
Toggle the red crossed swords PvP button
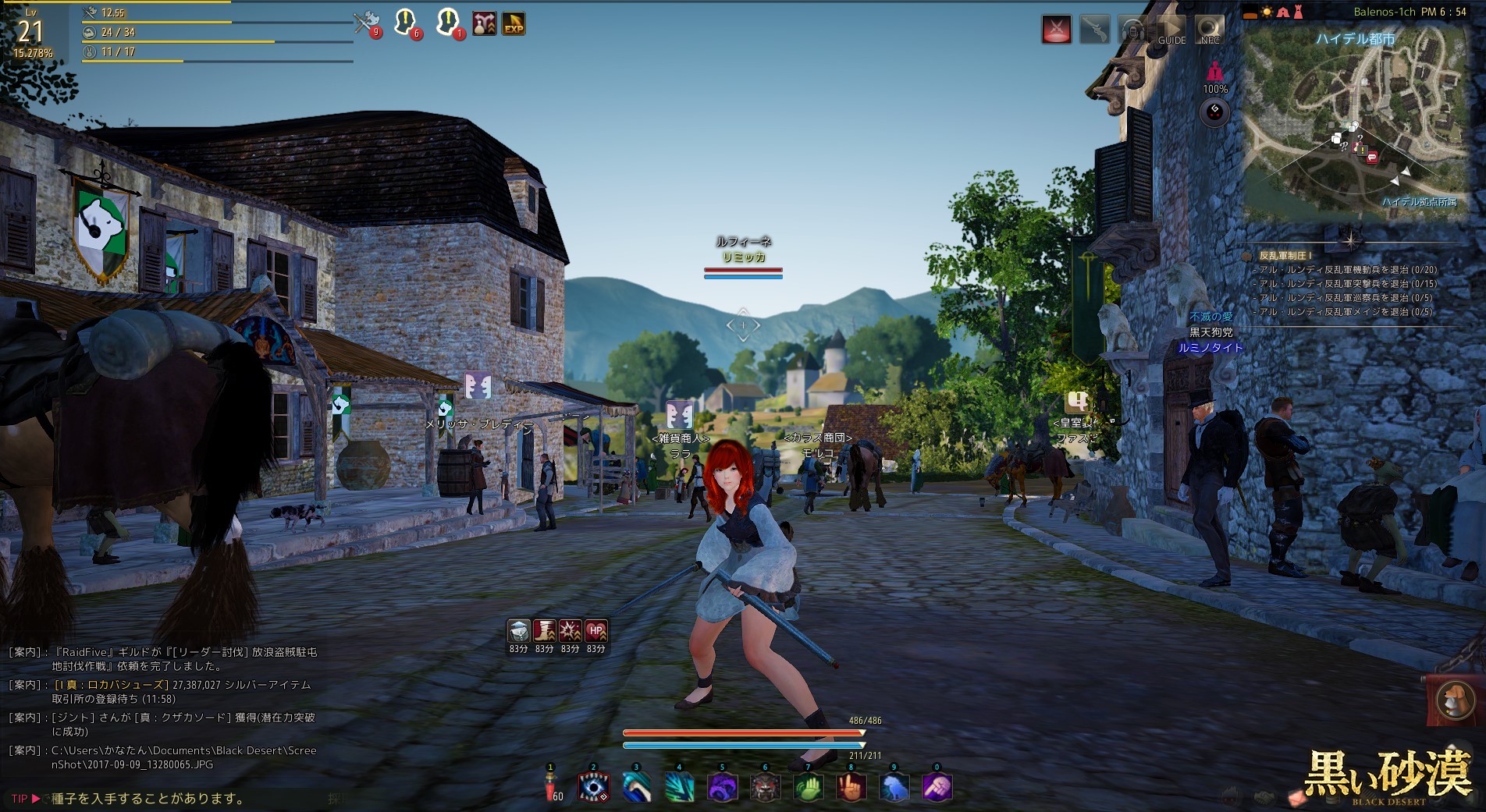click(1056, 30)
